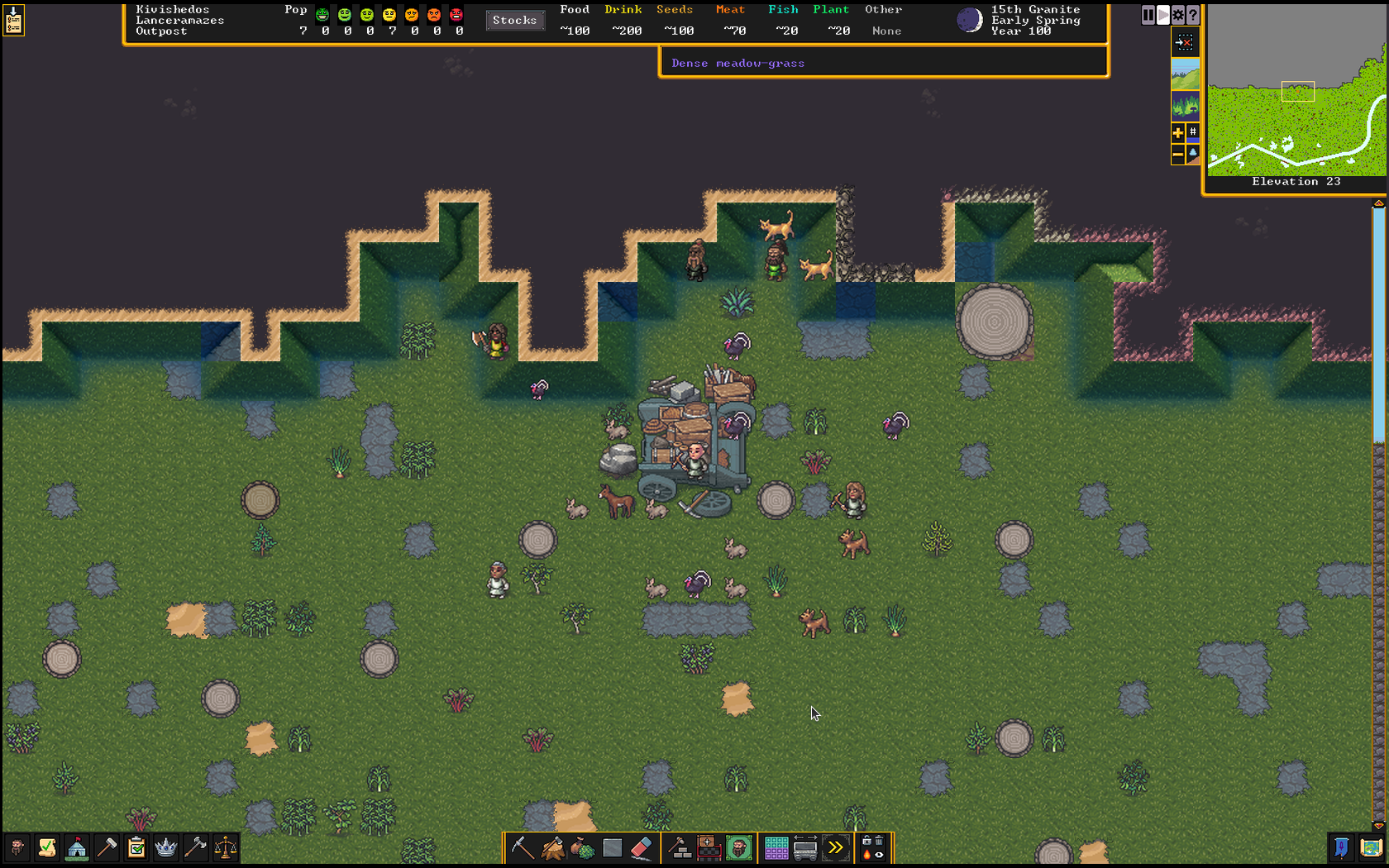Open the world map scroll icon
The width and height of the screenshot is (1389, 868).
pyautogui.click(x=1371, y=848)
